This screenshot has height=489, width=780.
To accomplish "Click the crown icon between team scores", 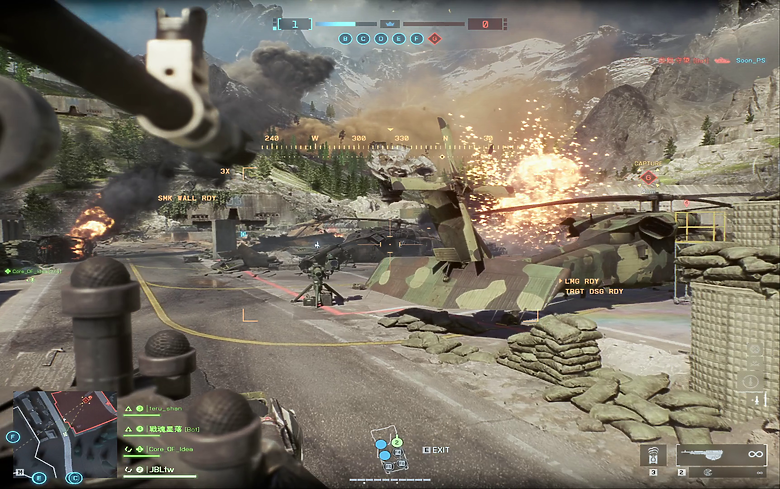I will [390, 23].
